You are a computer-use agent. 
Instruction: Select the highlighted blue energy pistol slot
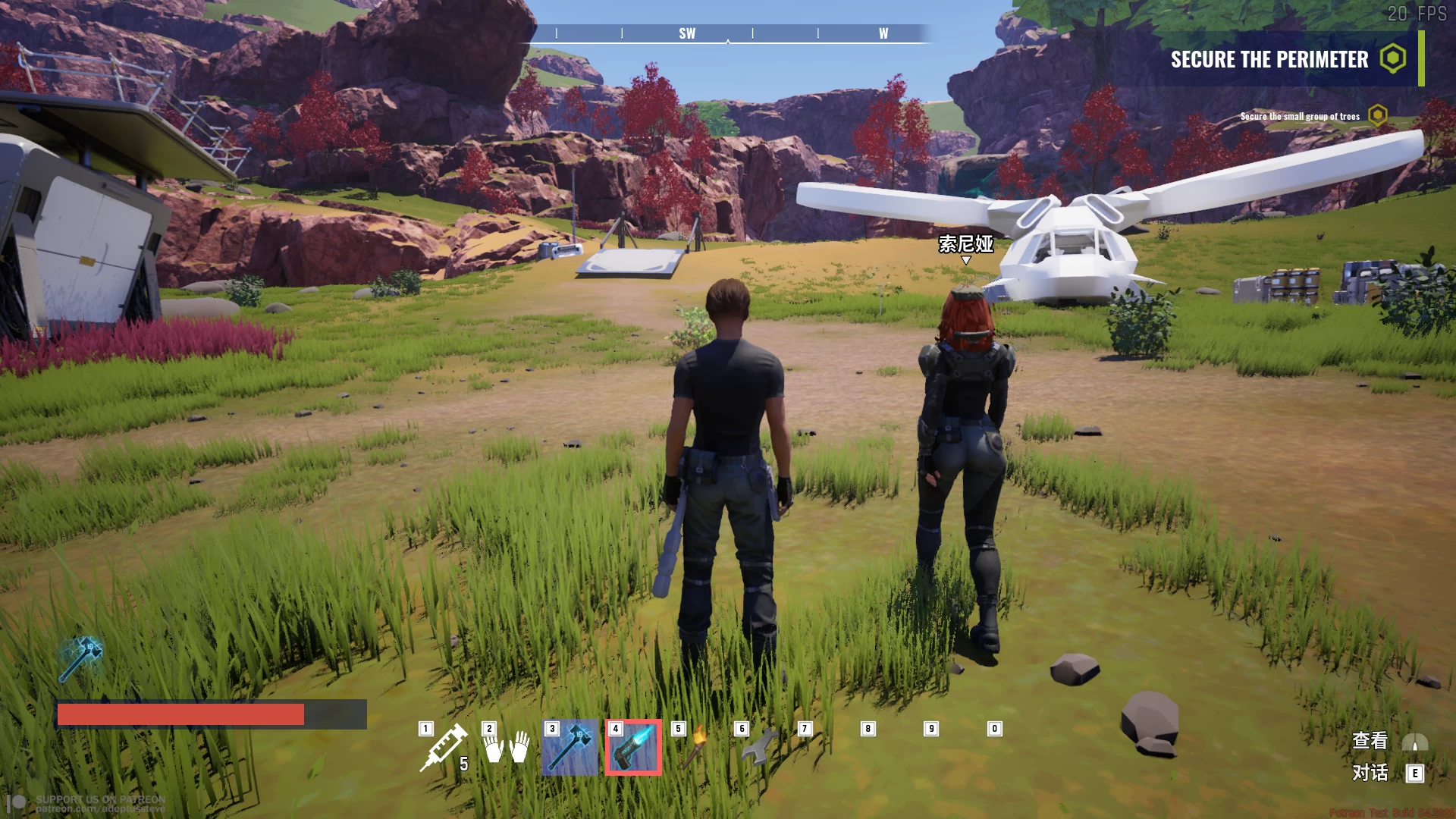pyautogui.click(x=633, y=748)
